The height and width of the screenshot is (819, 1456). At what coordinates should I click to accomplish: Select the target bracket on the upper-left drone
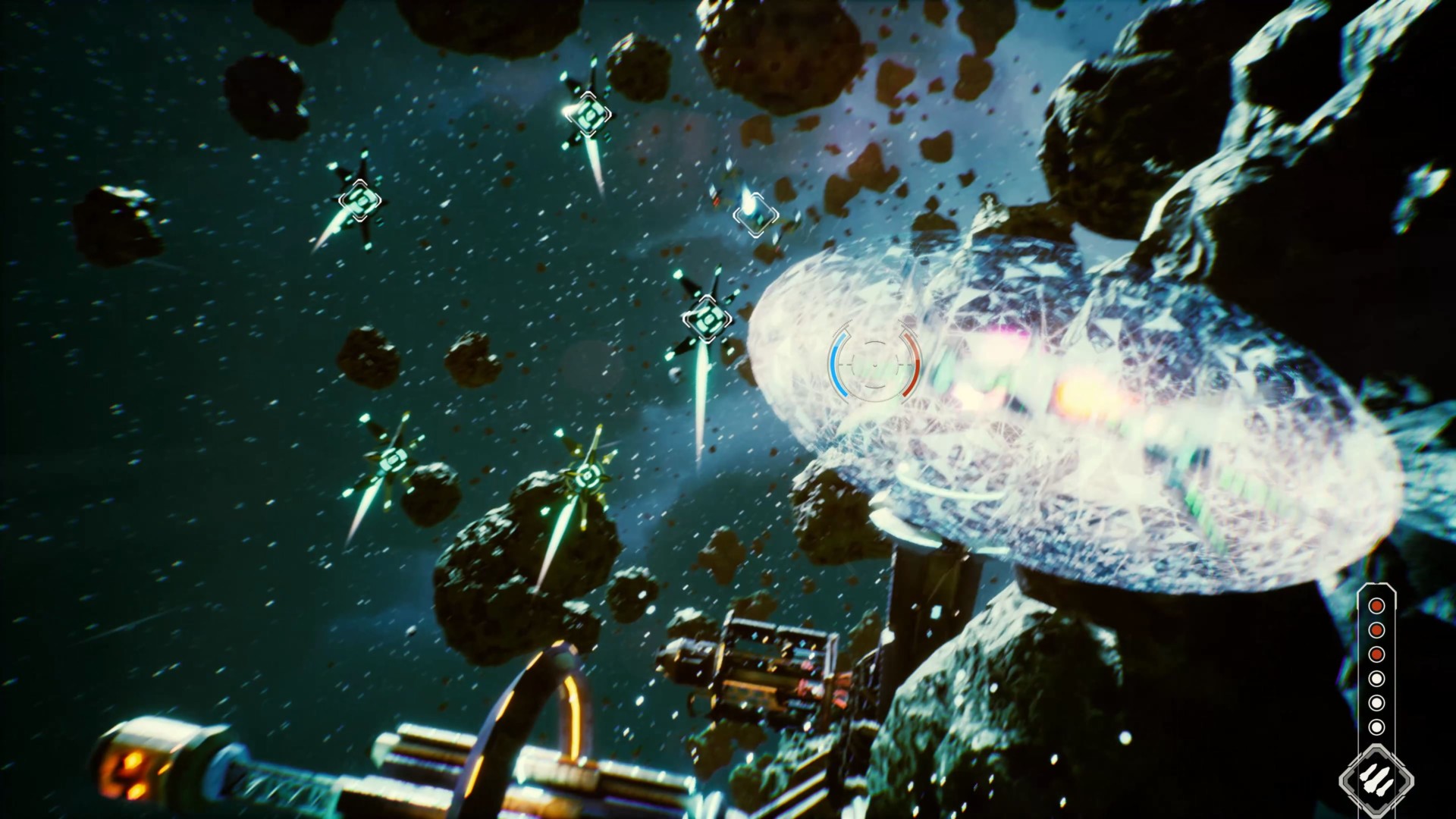(x=362, y=202)
